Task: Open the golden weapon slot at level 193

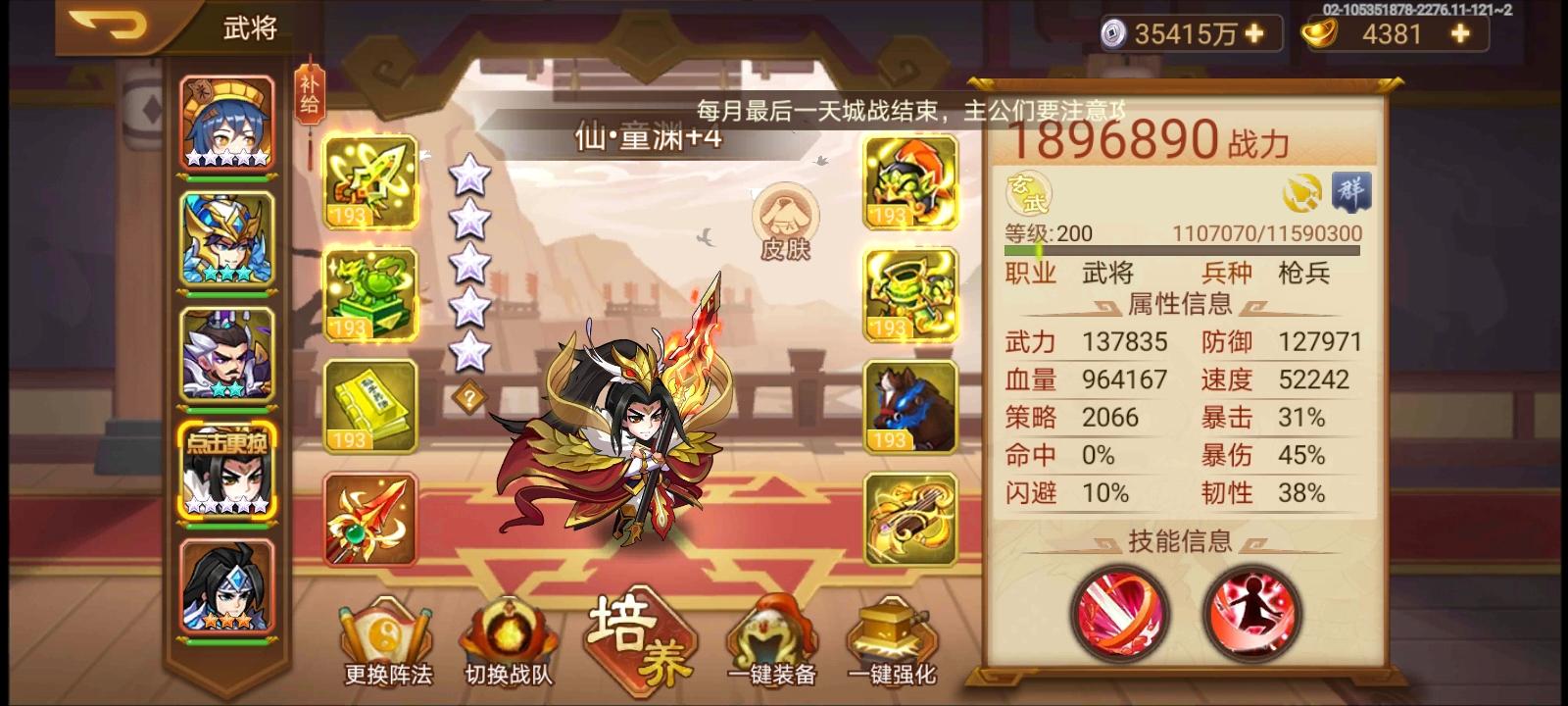Action: (x=370, y=182)
